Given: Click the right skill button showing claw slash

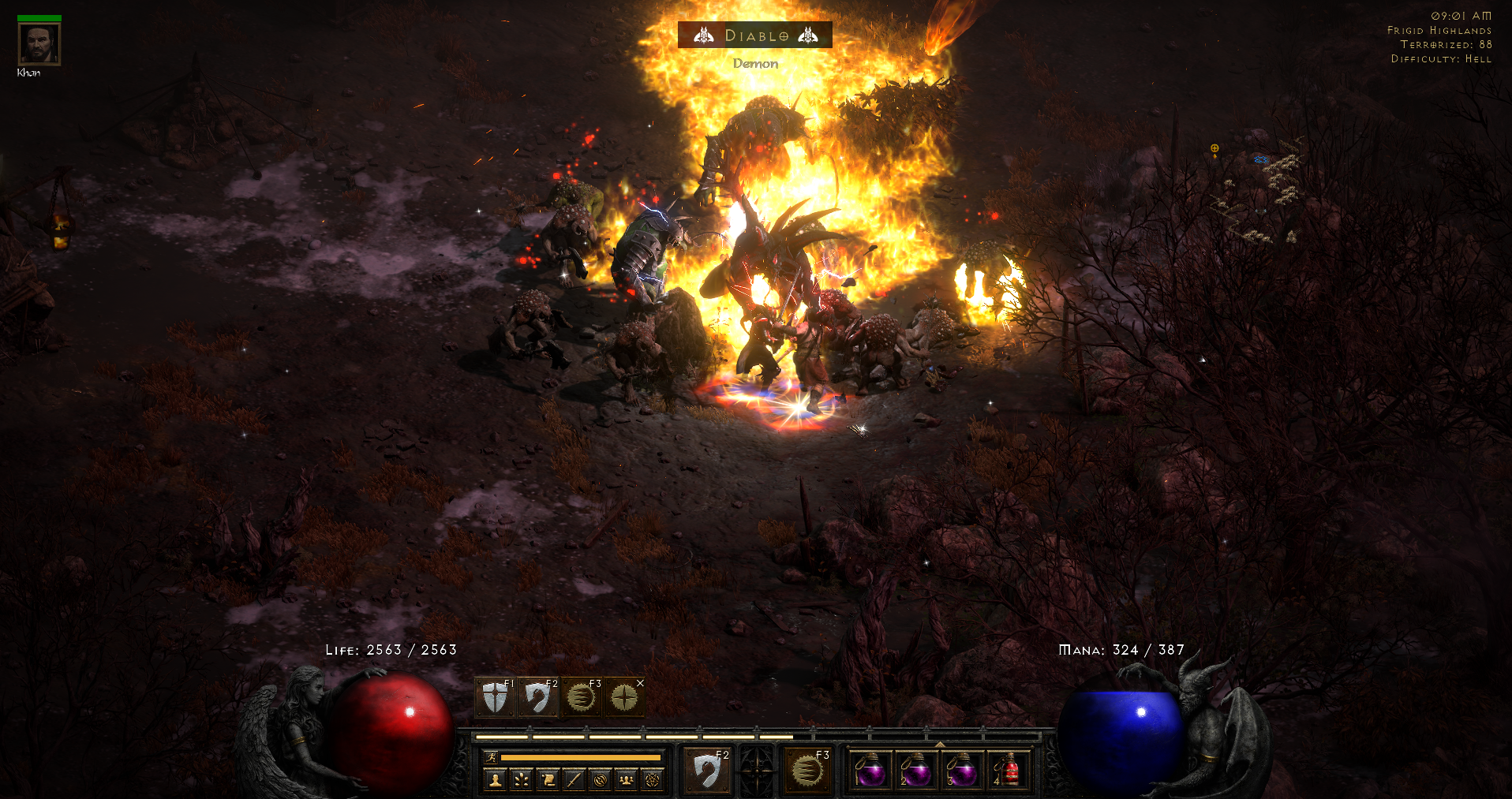Looking at the screenshot, I should [807, 769].
